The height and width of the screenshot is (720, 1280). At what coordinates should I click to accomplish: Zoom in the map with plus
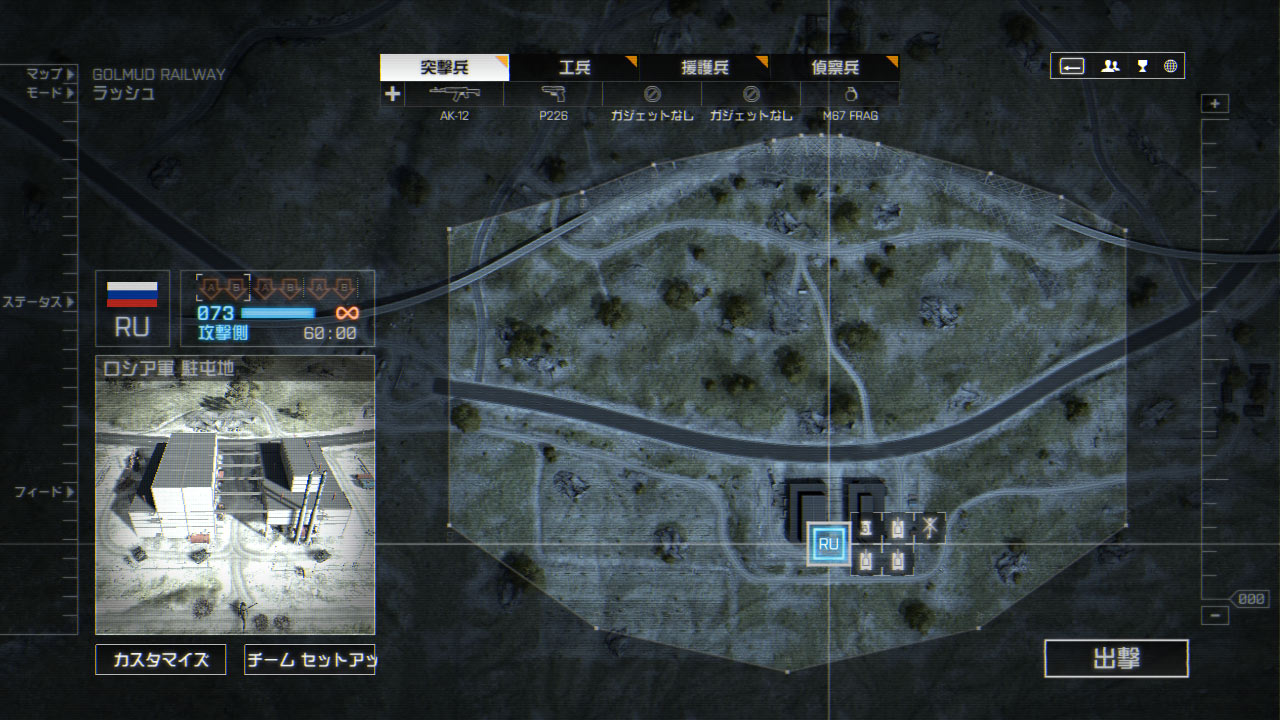pyautogui.click(x=1215, y=104)
